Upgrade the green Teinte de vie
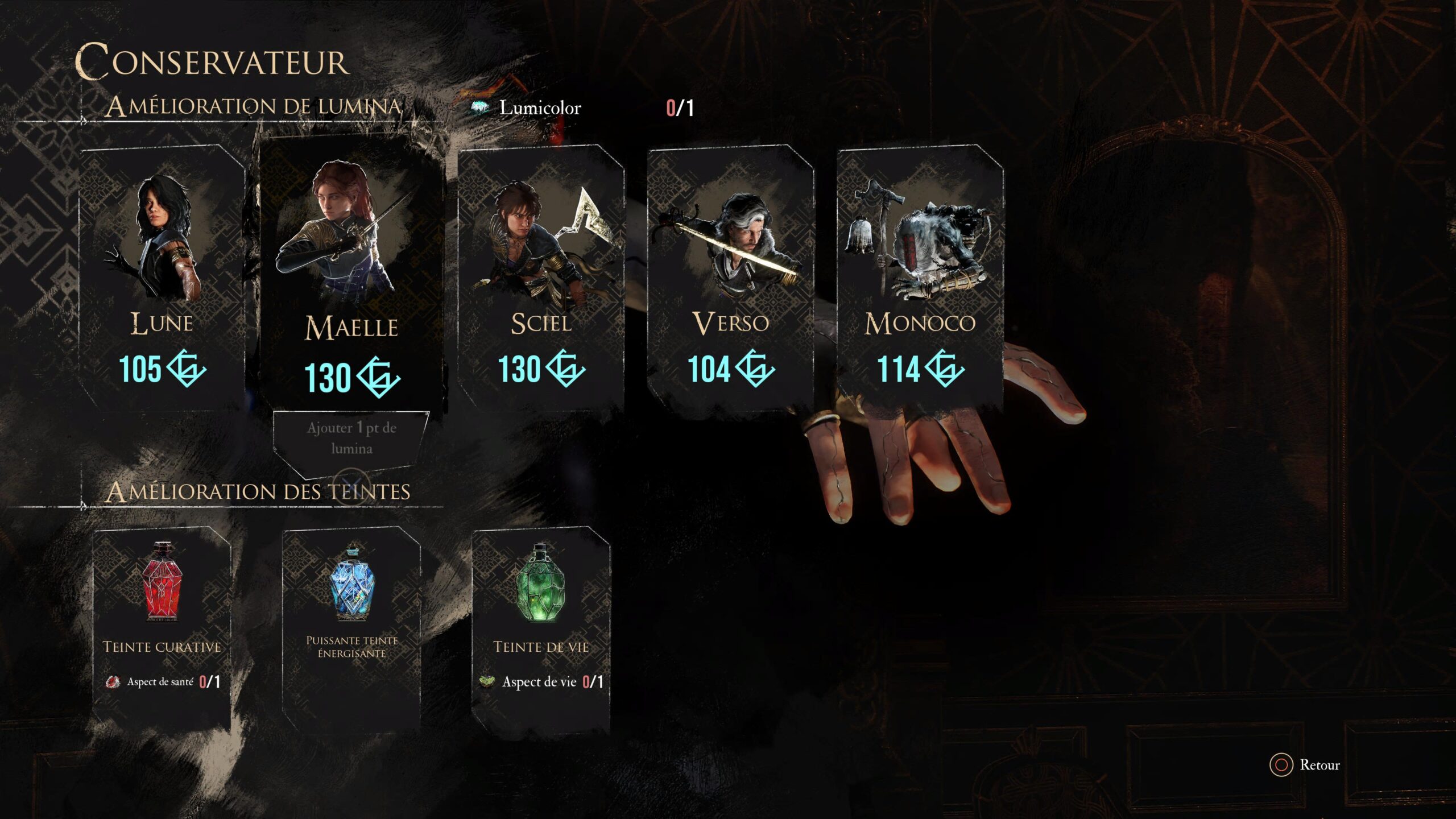This screenshot has height=819, width=1456. 541,626
